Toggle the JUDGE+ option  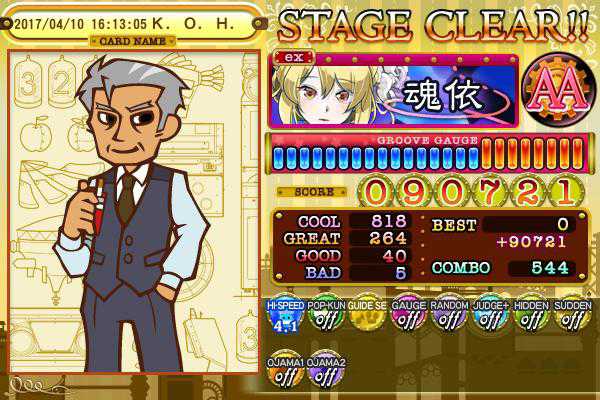point(490,318)
